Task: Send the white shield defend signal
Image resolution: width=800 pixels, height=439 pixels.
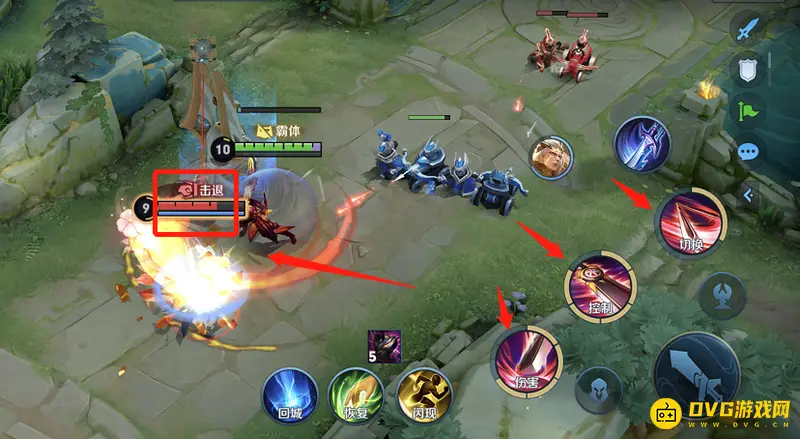Action: 749,70
